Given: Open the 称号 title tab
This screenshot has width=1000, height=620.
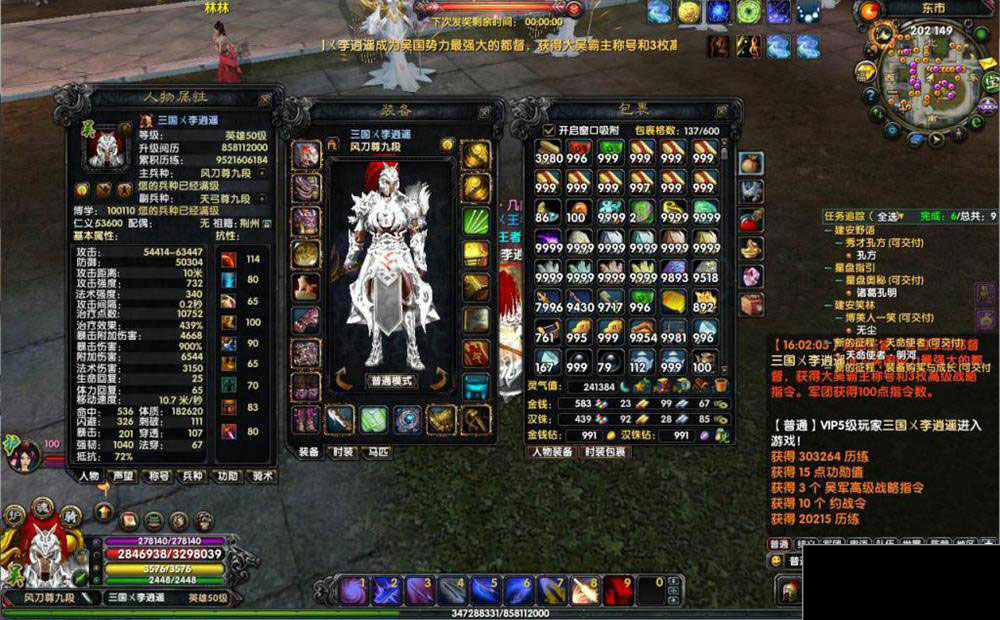Looking at the screenshot, I should (x=160, y=476).
